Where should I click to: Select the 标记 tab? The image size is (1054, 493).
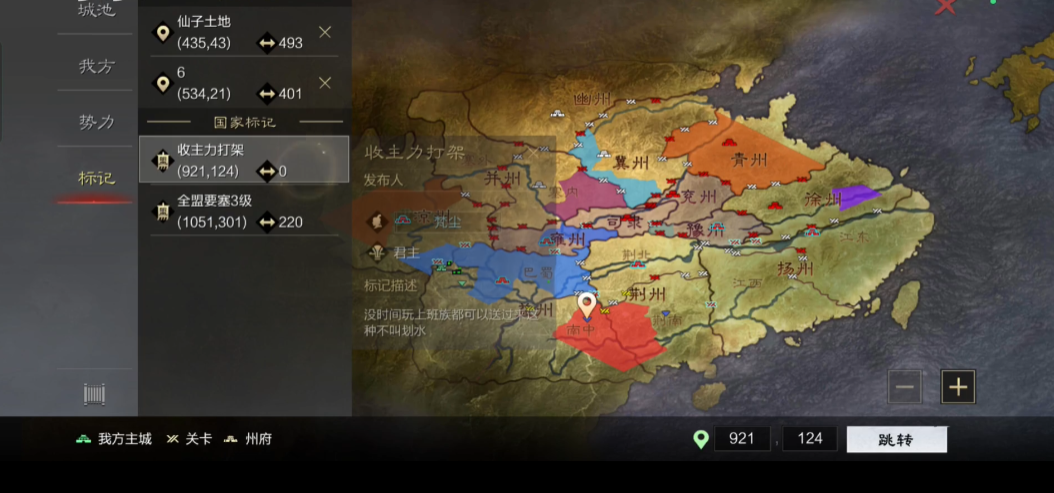pos(97,178)
